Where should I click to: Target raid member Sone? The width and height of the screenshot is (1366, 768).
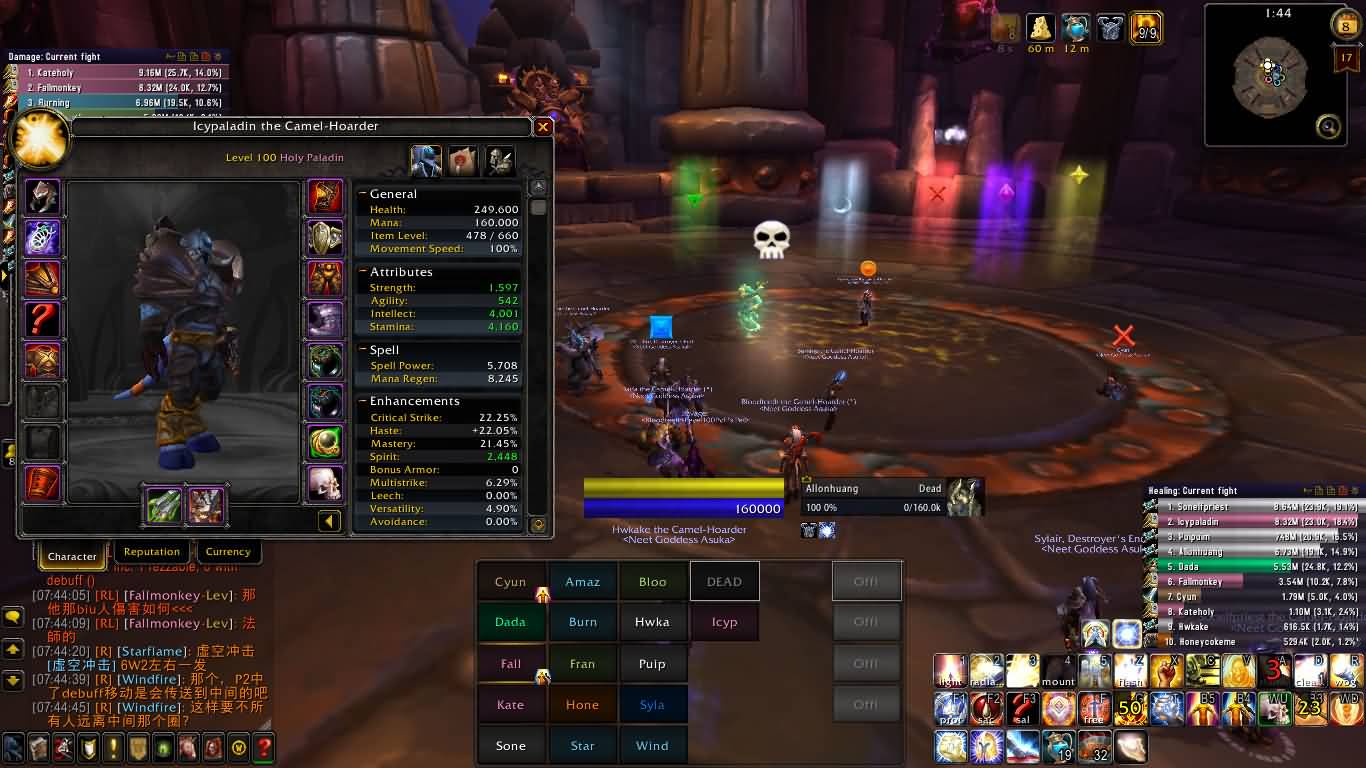click(x=510, y=746)
